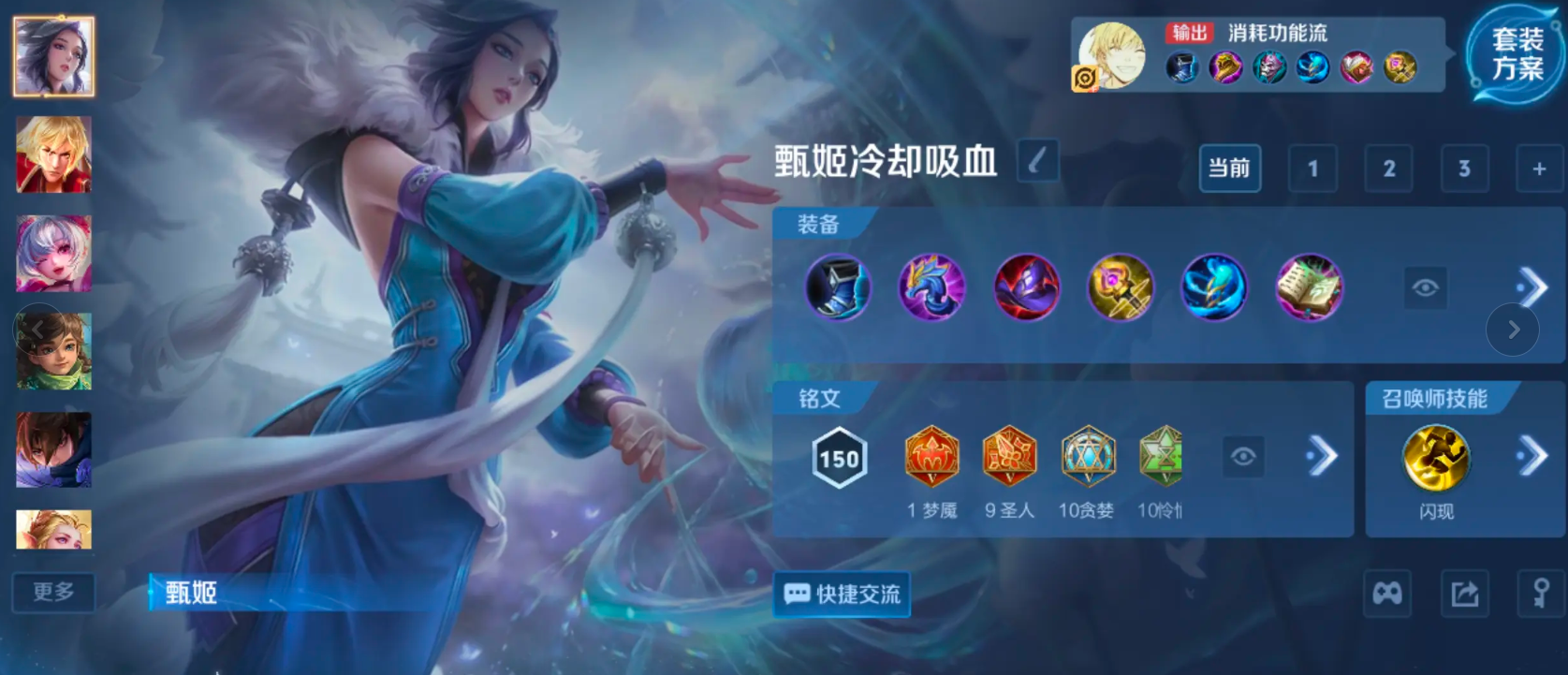The height and width of the screenshot is (675, 1568).
Task: Tap the green book equipment item
Action: tap(1310, 288)
